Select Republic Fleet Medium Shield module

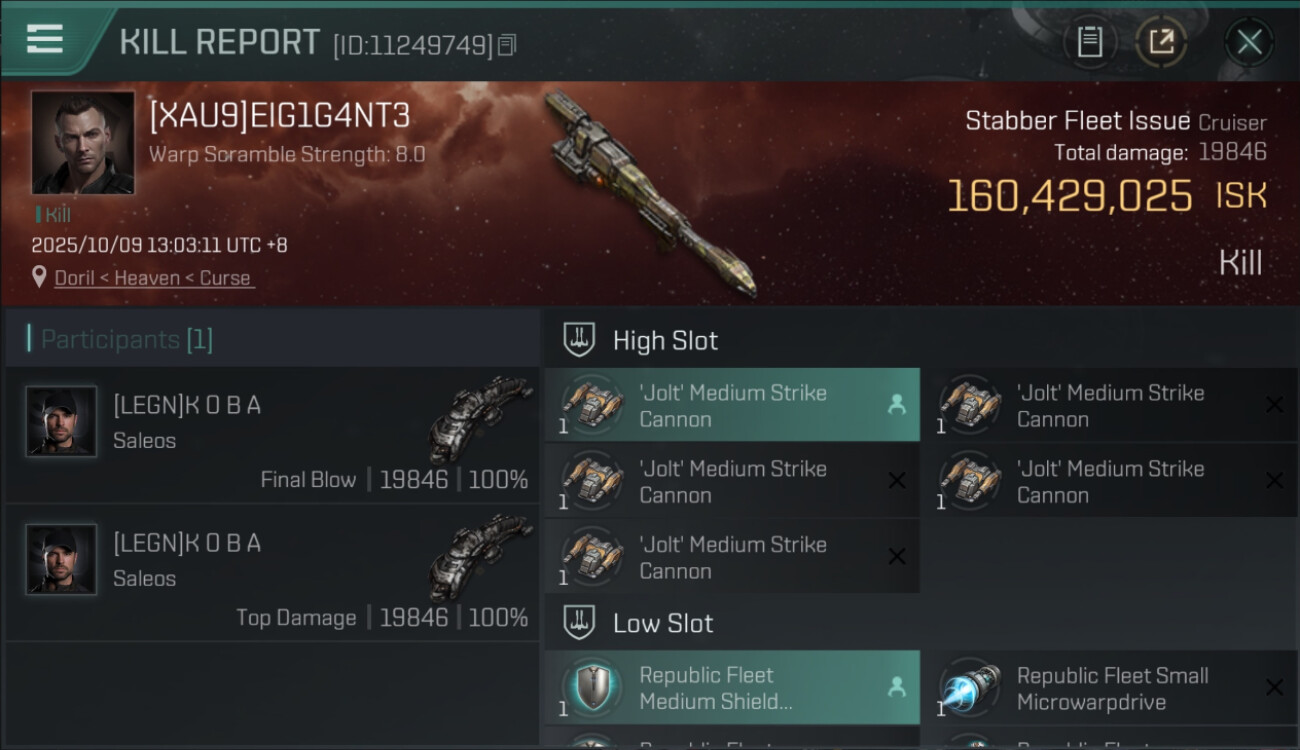click(x=731, y=688)
